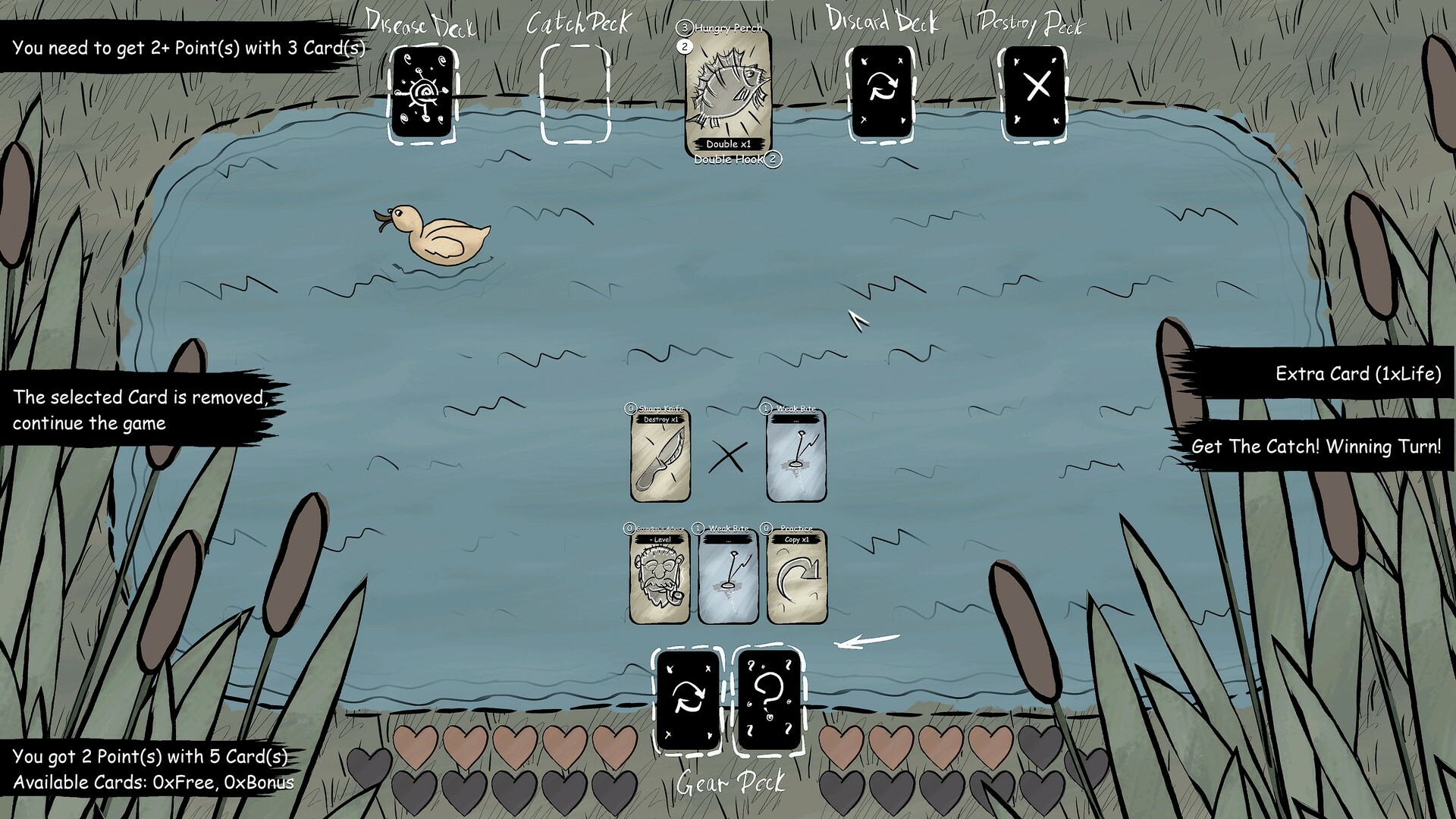The width and height of the screenshot is (1456, 819).
Task: Click the empty Catch Deck slot
Action: pos(578,91)
